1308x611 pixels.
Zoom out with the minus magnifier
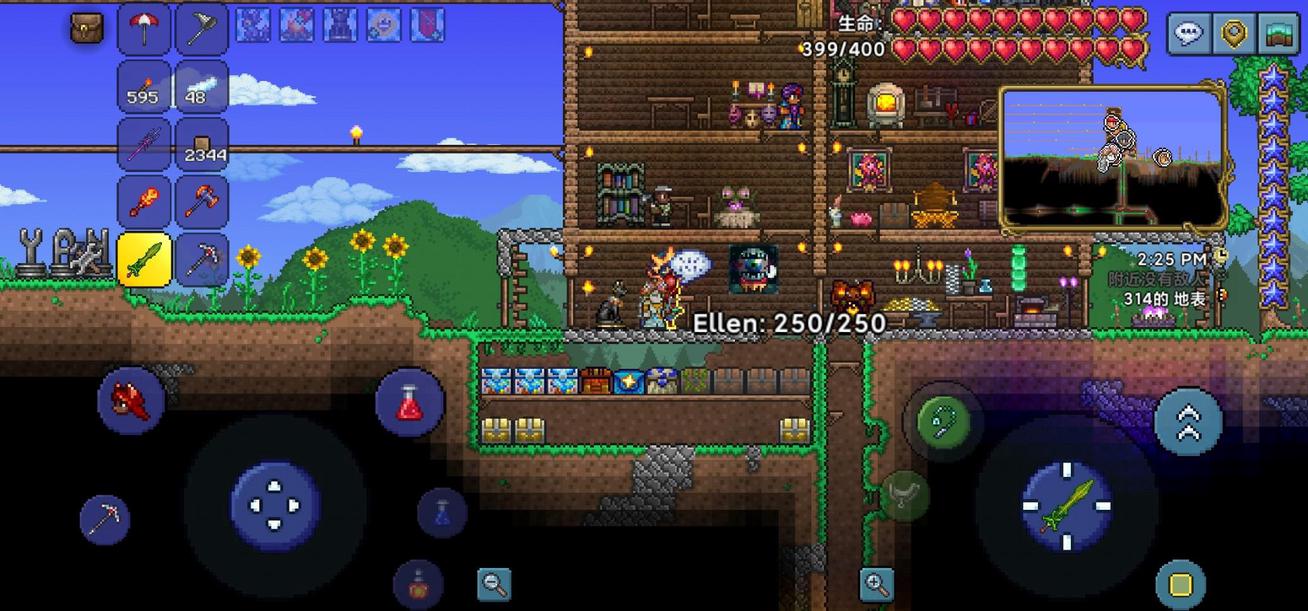[494, 584]
